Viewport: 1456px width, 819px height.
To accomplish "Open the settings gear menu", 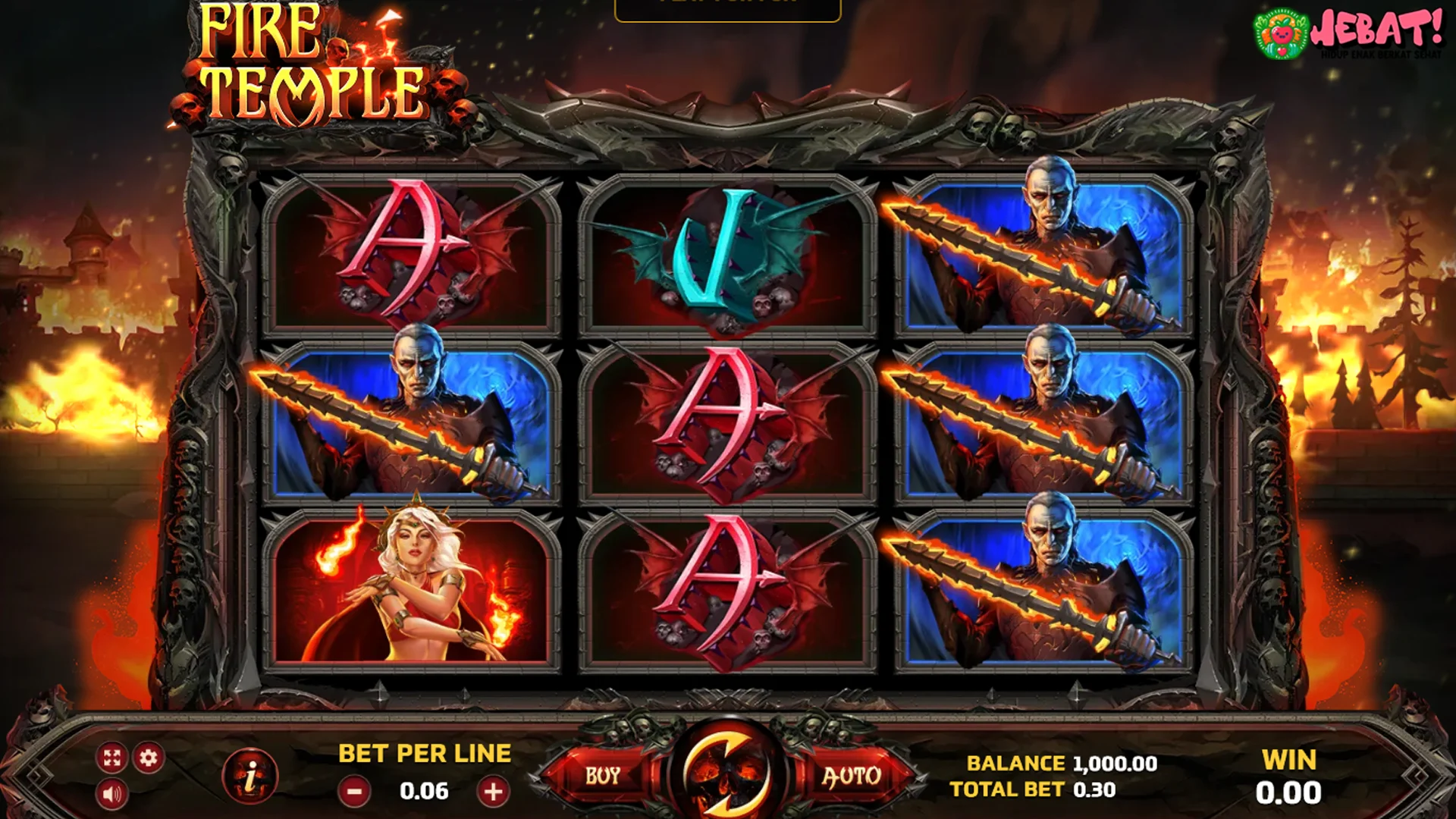I will 149,757.
